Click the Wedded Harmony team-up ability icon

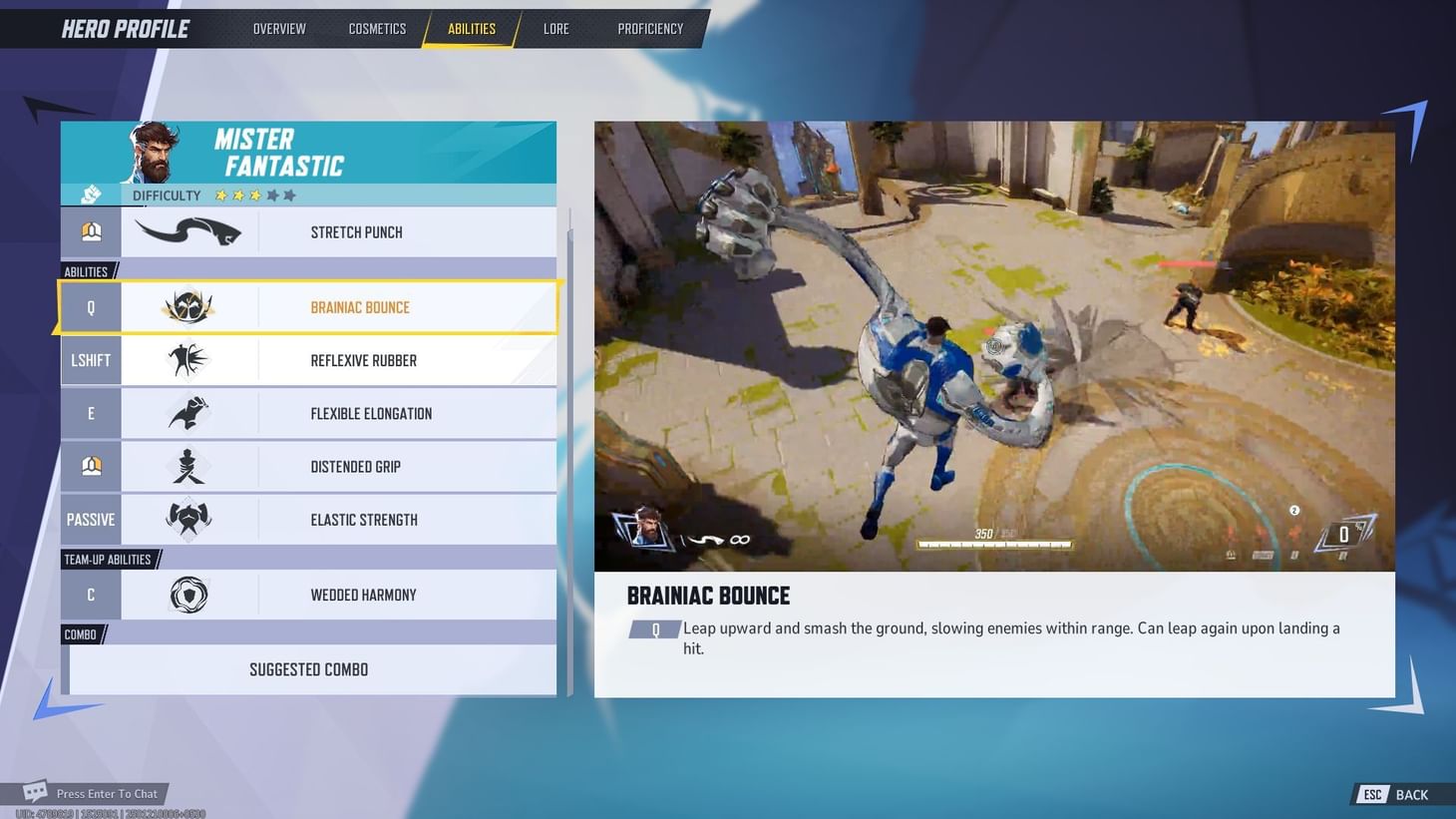pos(189,595)
